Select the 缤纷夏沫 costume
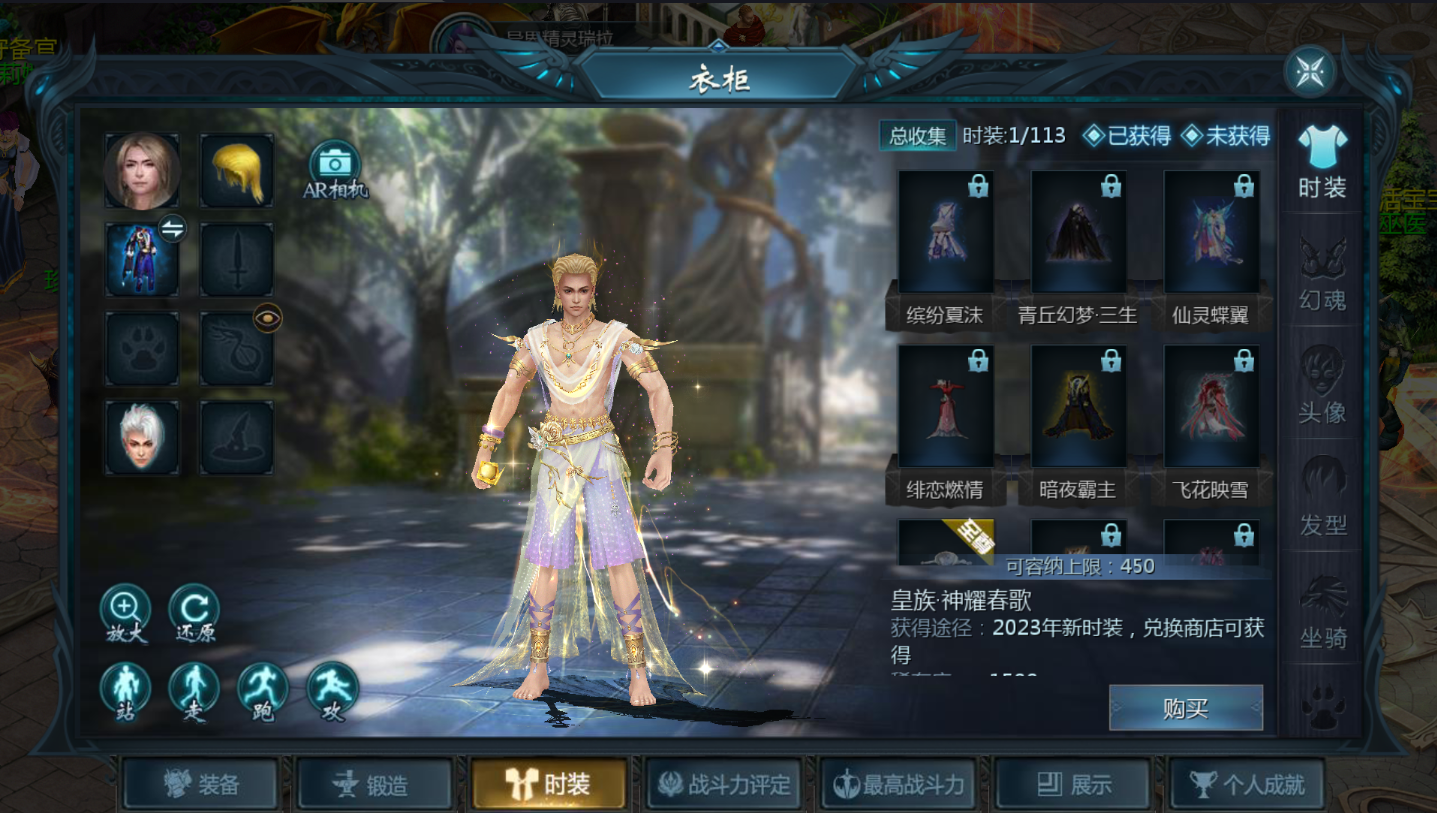The width and height of the screenshot is (1437, 813). (x=945, y=232)
